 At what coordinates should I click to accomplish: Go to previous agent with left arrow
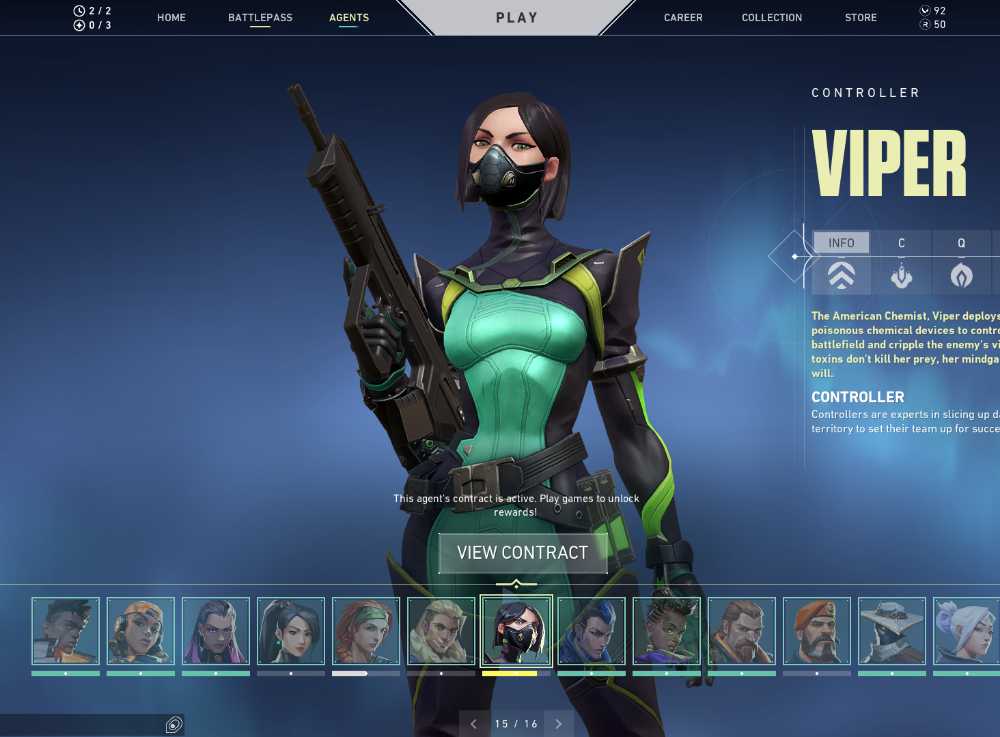(x=474, y=724)
